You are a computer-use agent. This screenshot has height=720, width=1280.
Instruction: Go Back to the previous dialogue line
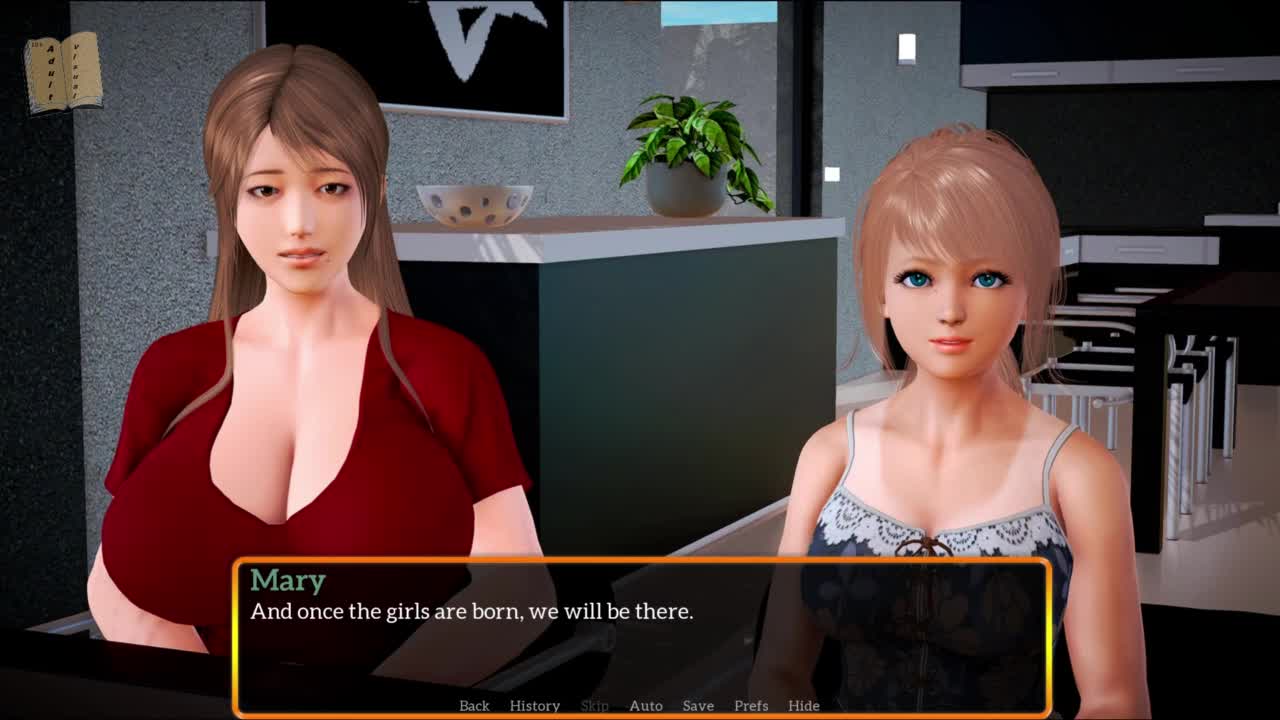(x=474, y=705)
